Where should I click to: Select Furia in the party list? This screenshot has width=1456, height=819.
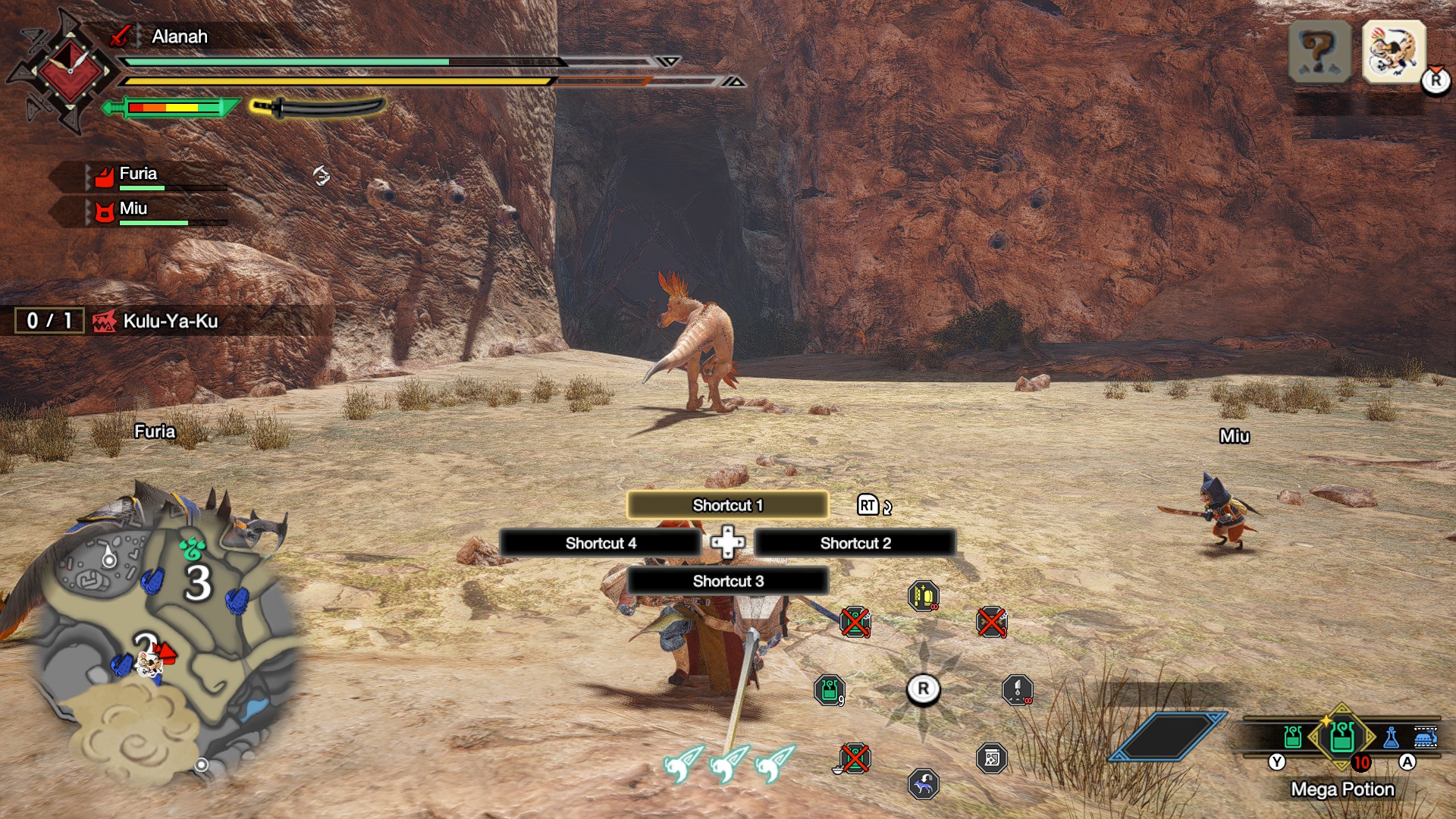point(138,174)
